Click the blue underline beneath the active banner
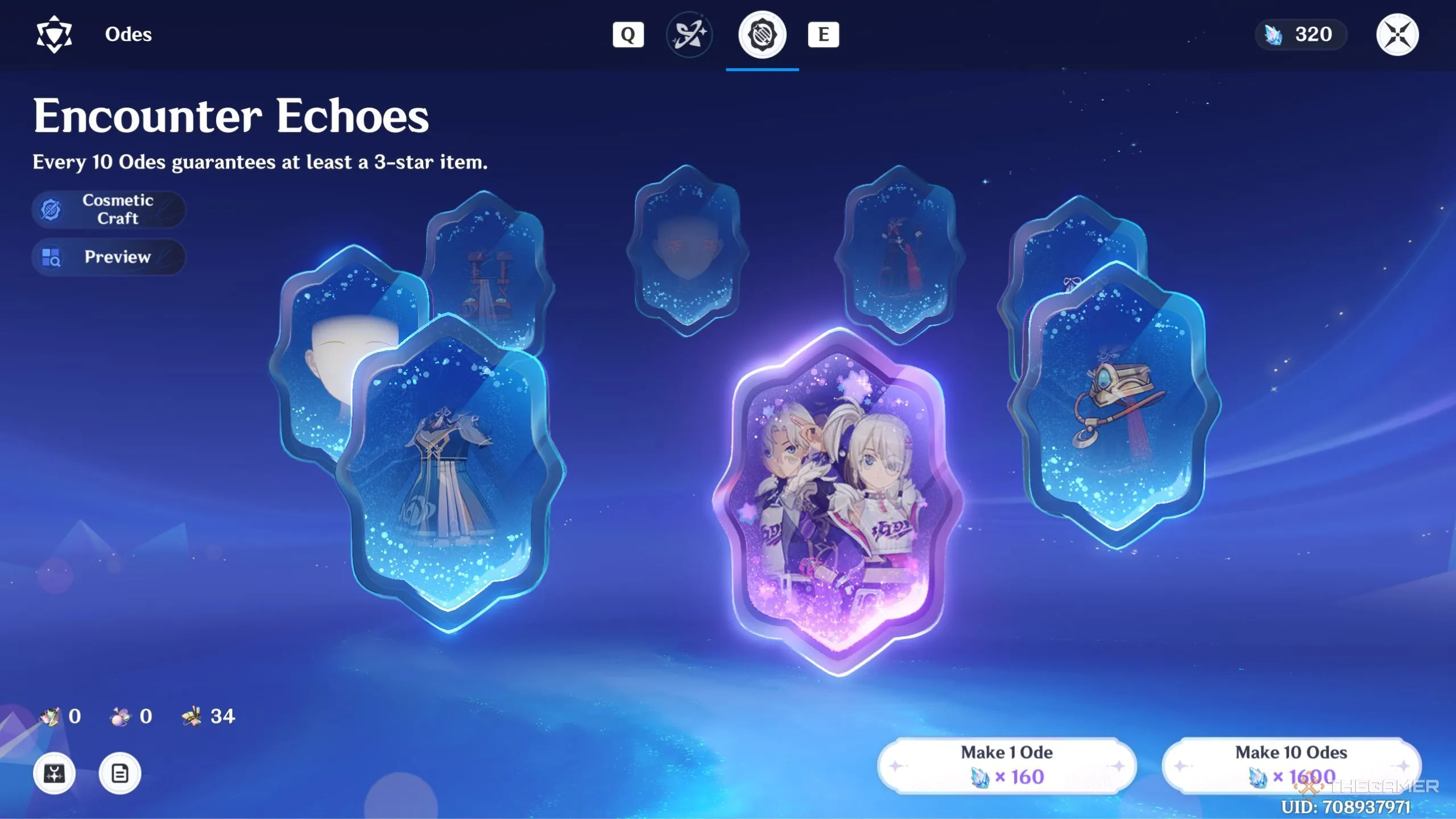1456x819 pixels. [762, 71]
